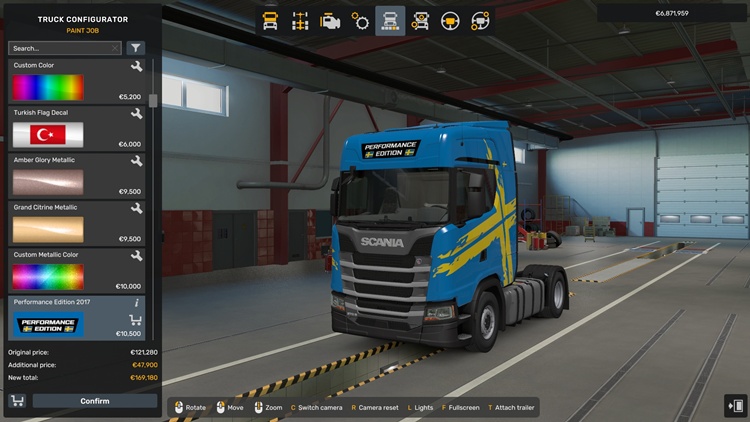Show info for Performance Edition 2017

[x=136, y=302]
